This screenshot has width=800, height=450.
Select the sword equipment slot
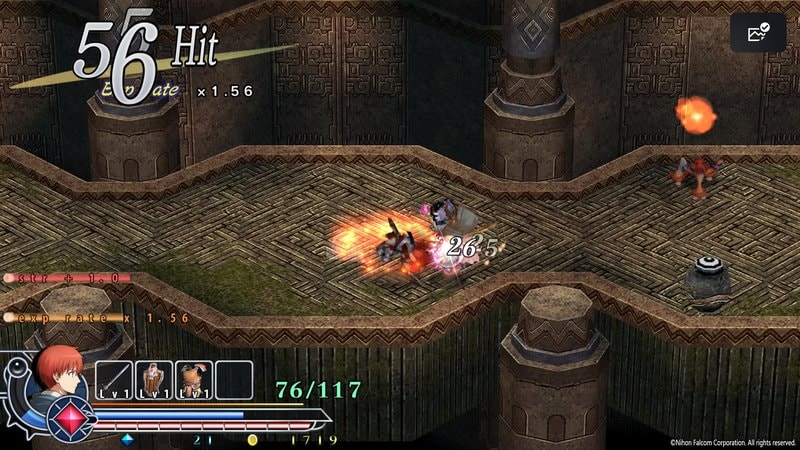(x=114, y=381)
